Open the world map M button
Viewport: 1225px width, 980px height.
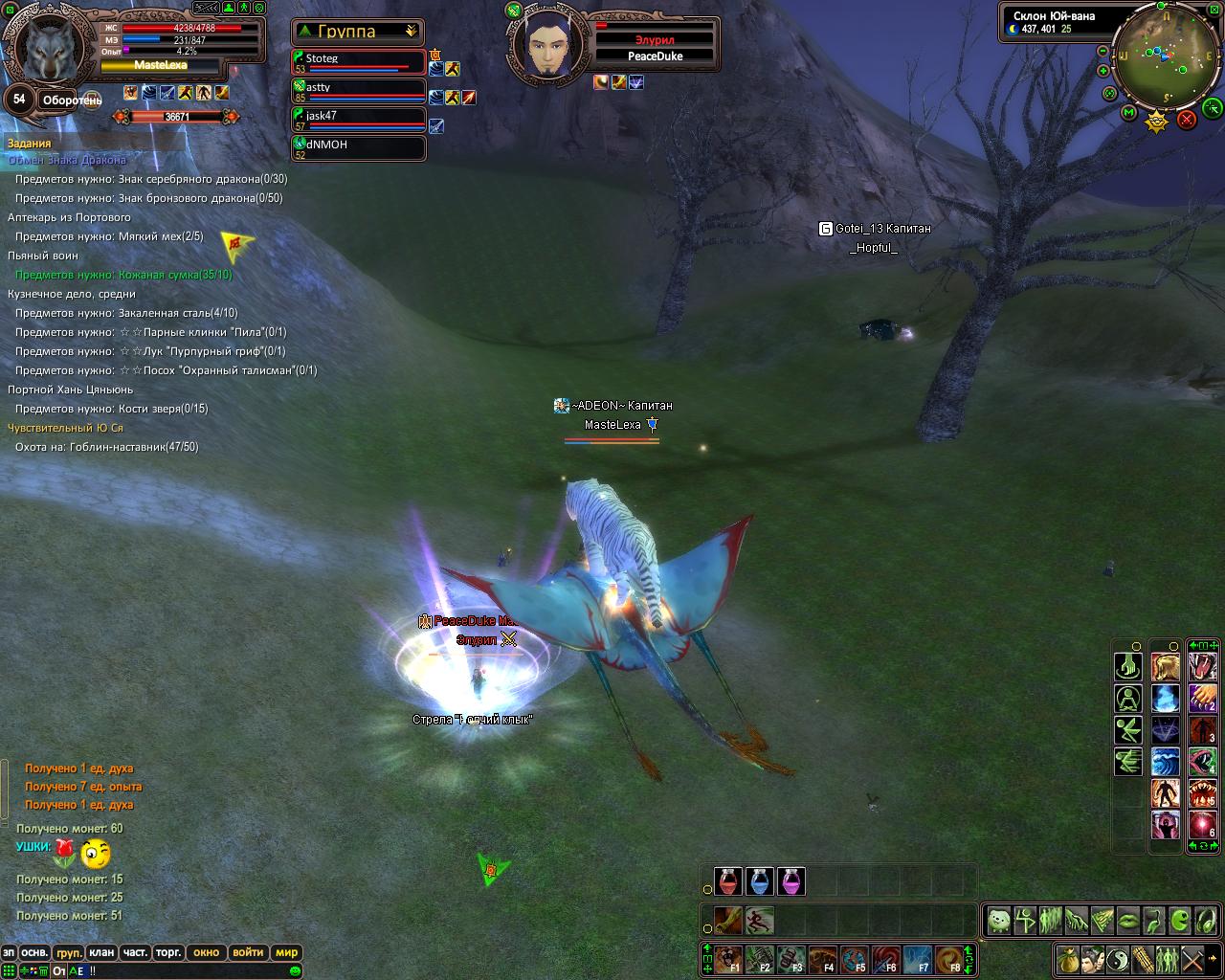(1129, 113)
